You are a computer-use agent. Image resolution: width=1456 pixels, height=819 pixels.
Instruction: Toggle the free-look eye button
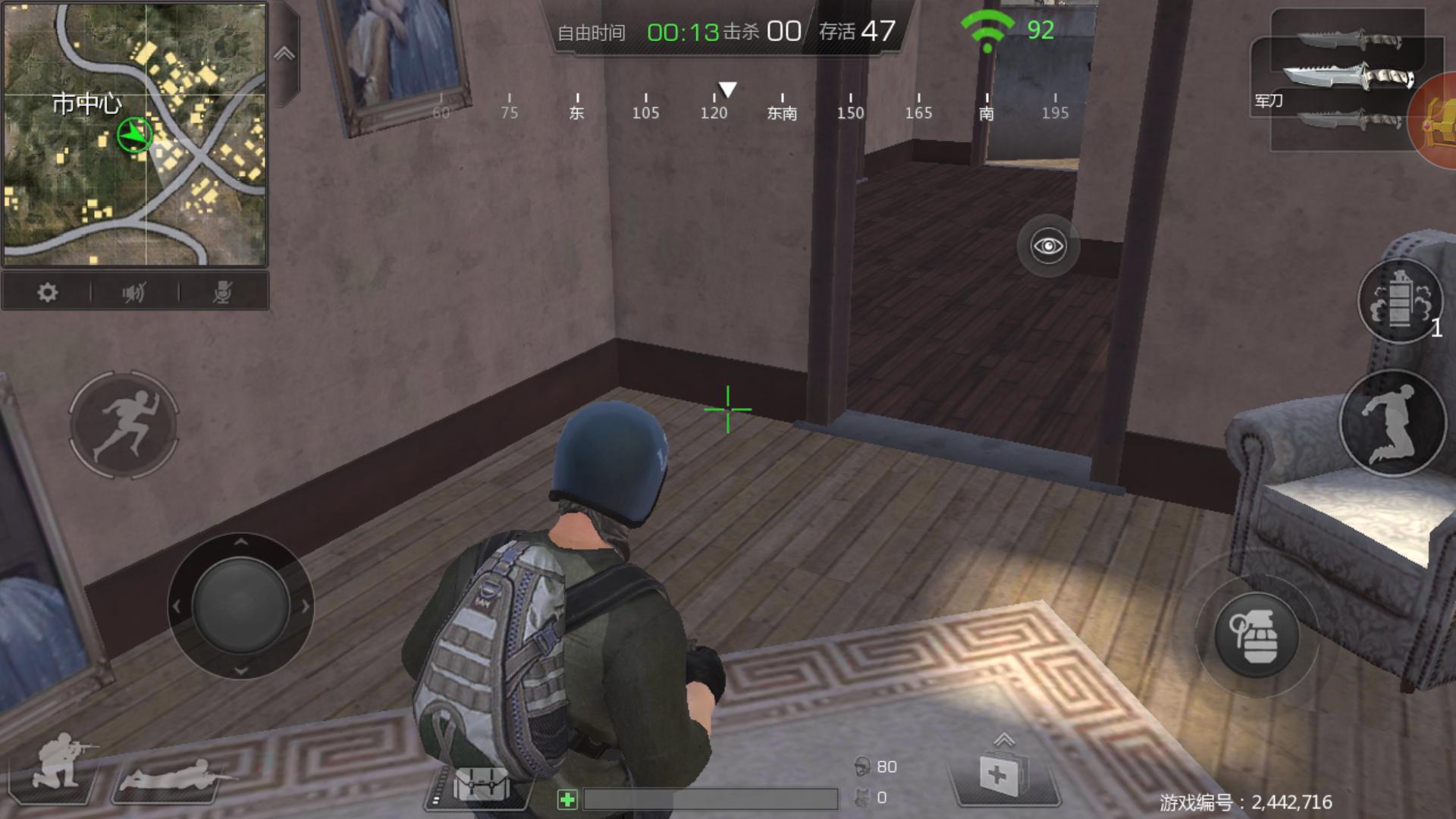pos(1048,246)
